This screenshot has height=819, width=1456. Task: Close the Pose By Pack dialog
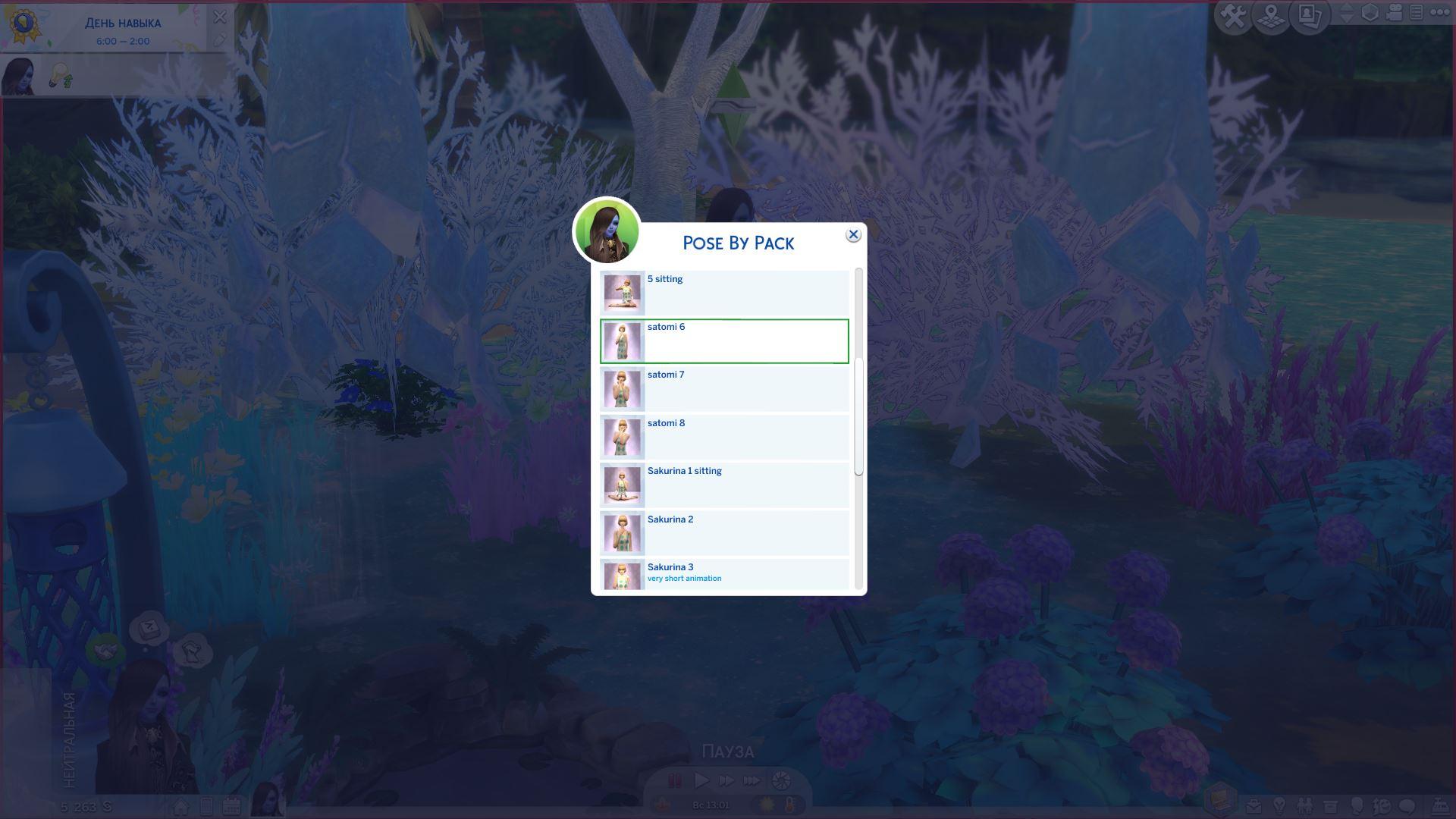click(x=853, y=235)
